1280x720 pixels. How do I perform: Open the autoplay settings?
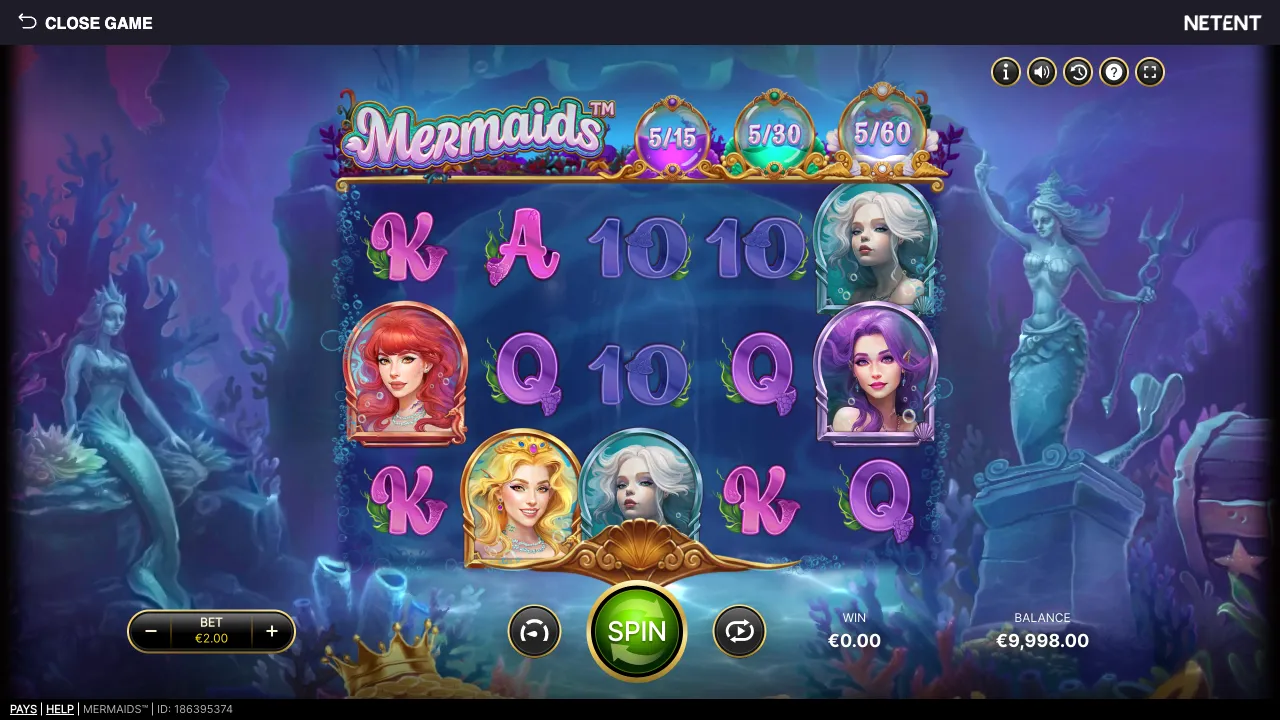pos(739,631)
